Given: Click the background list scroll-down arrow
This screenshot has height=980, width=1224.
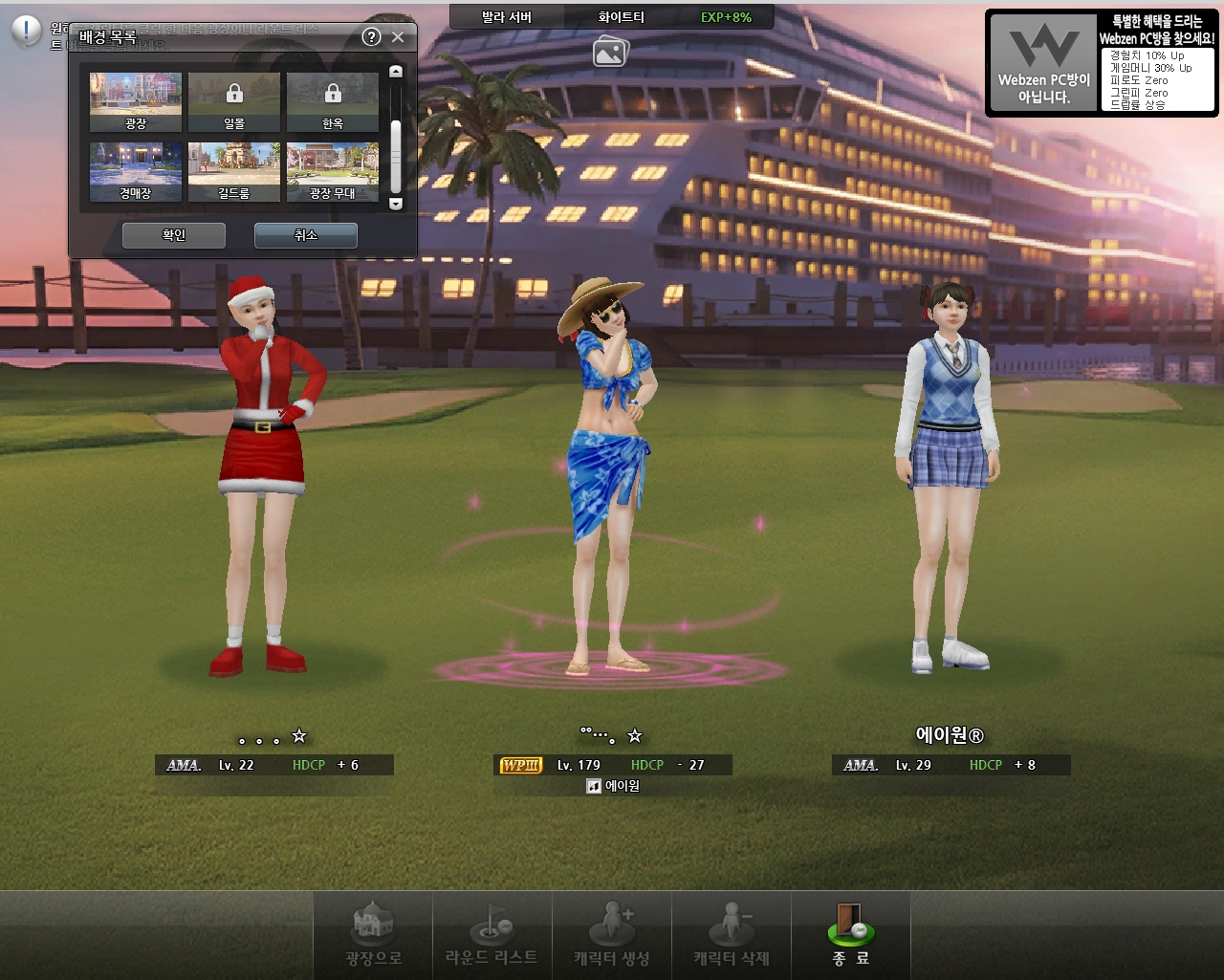Looking at the screenshot, I should point(396,204).
